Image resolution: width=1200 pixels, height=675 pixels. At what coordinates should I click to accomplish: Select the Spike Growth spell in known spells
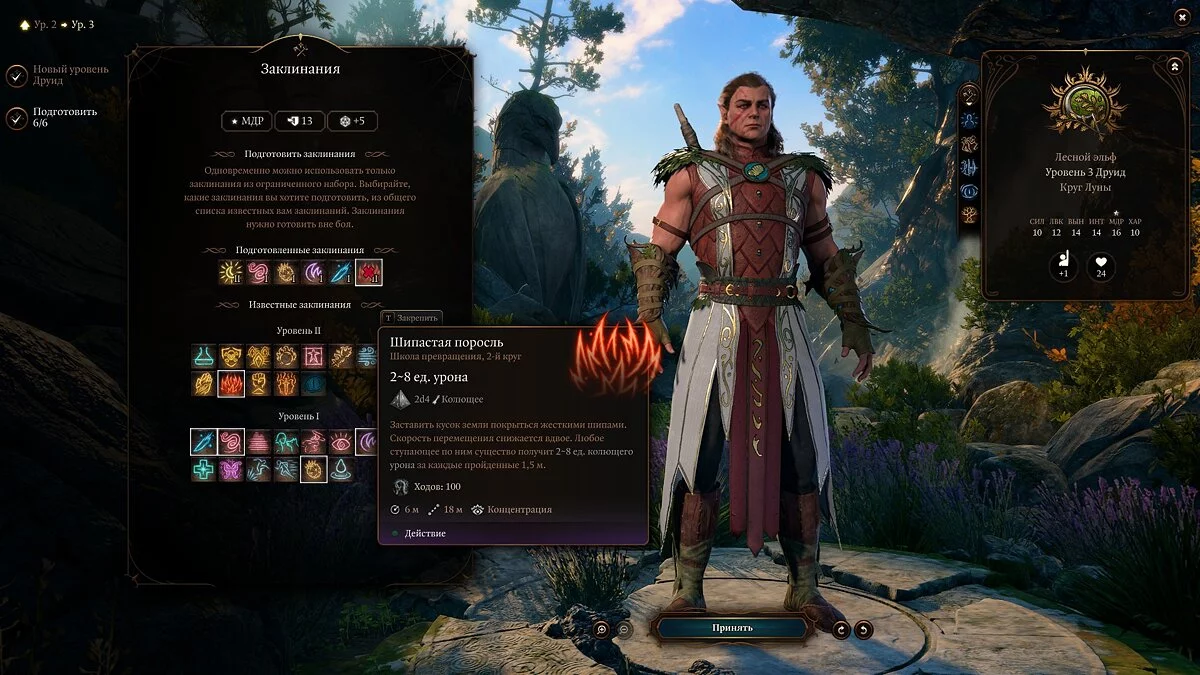231,383
